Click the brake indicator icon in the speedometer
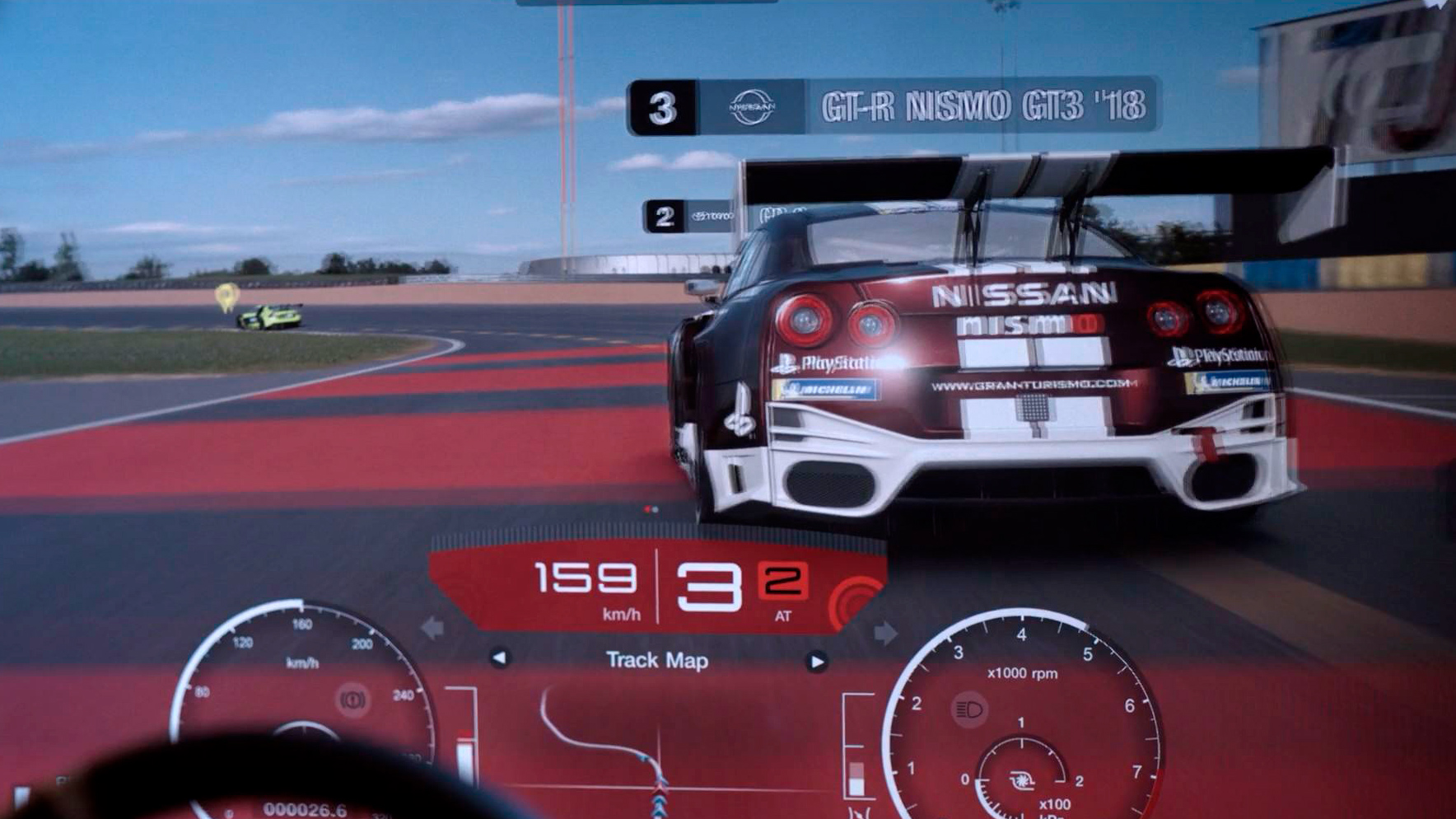 click(x=352, y=700)
